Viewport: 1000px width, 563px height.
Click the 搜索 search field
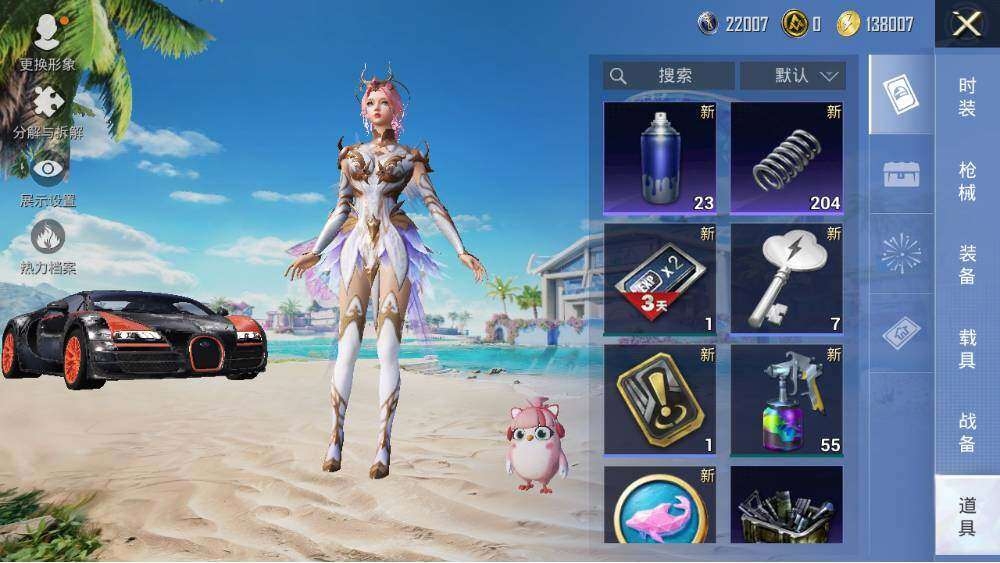click(669, 76)
